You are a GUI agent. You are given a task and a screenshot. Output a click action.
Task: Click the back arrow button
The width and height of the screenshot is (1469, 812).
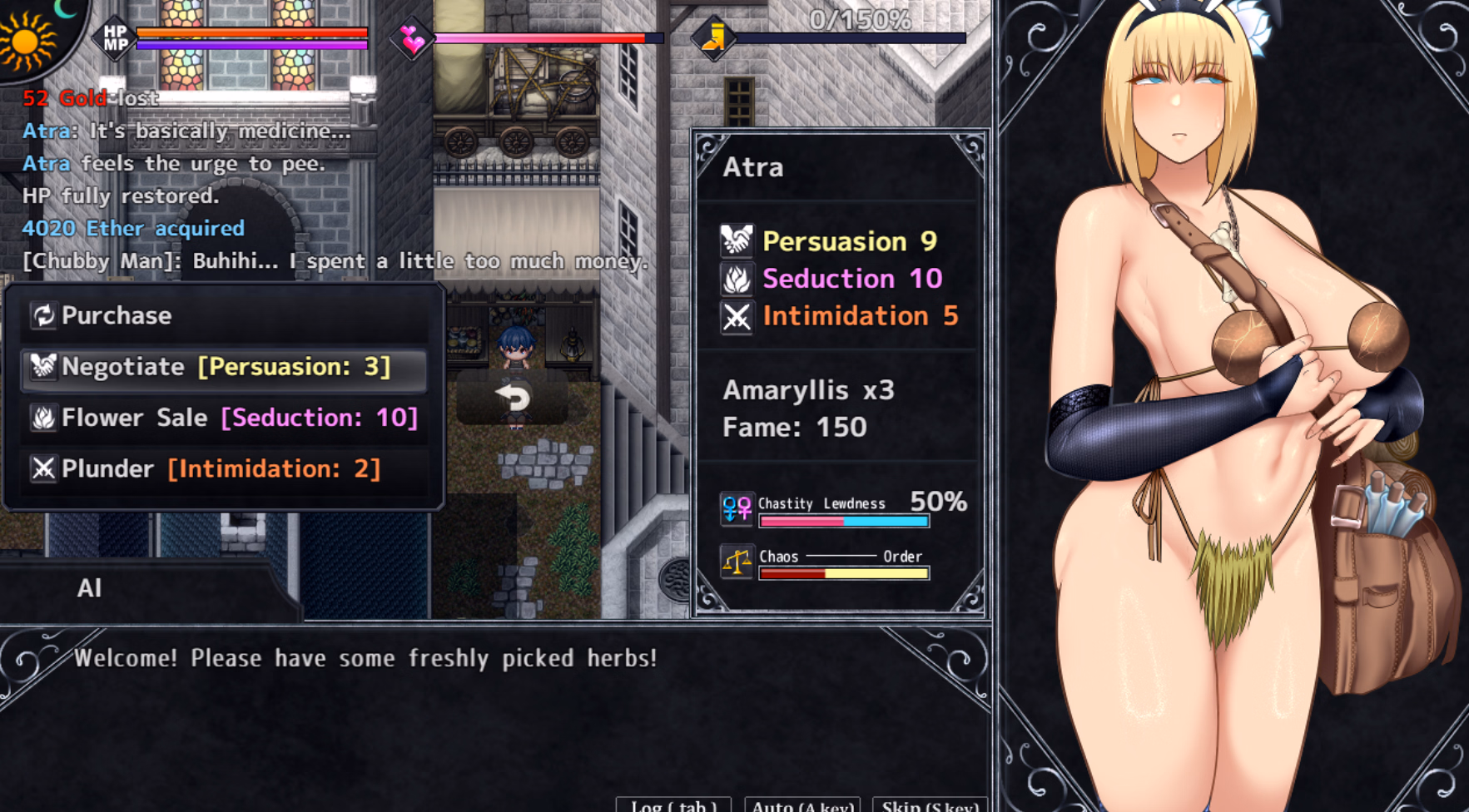coord(513,398)
